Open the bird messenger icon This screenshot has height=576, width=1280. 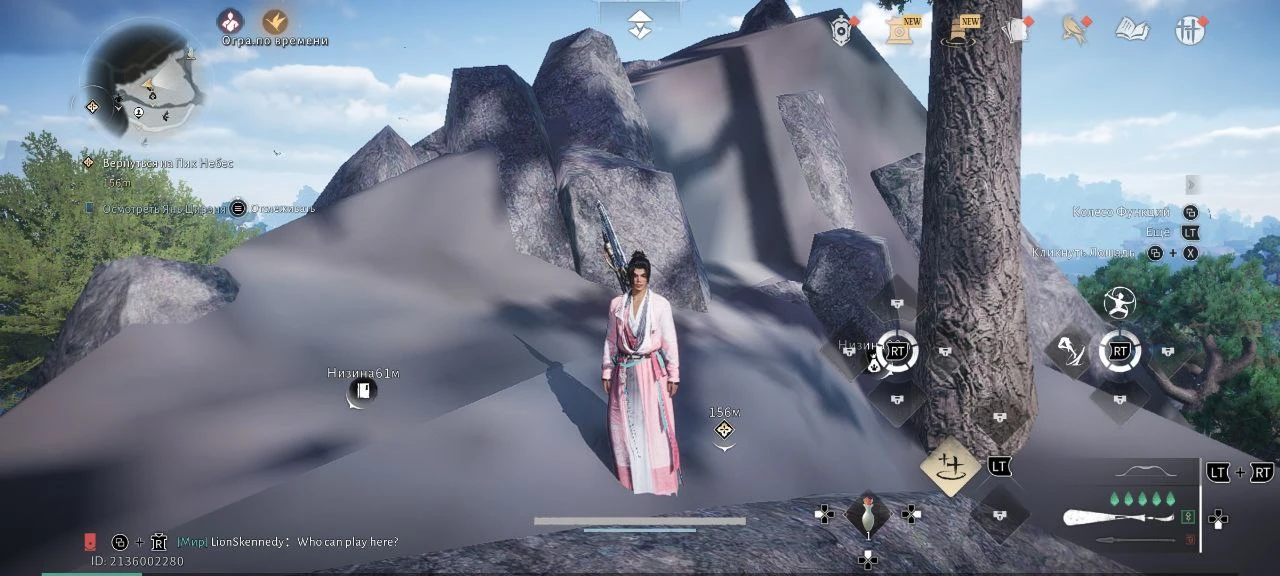tap(1074, 30)
